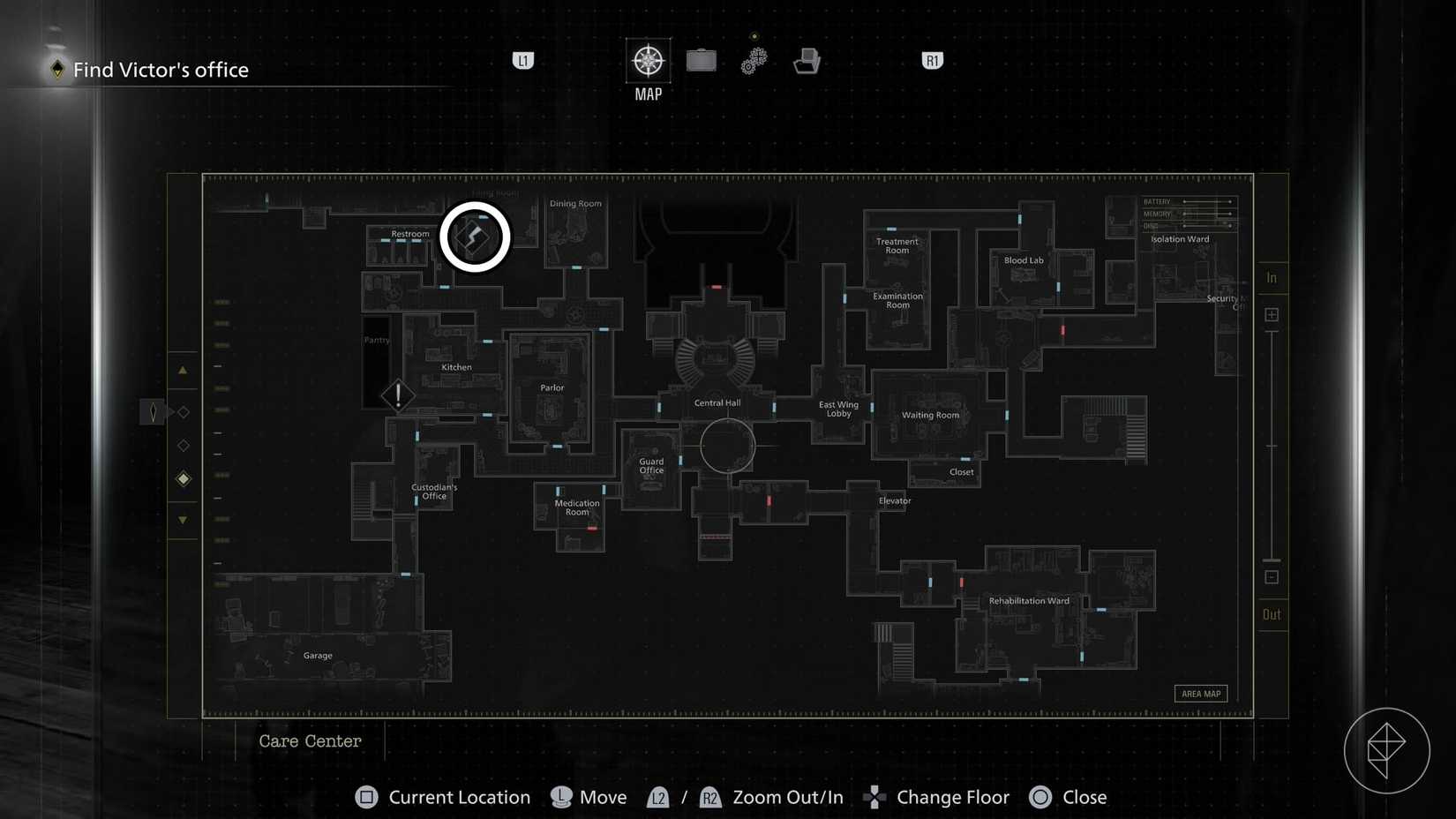Click the up arrow above the floor selector
Screen dimensions: 1456x819
click(183, 370)
